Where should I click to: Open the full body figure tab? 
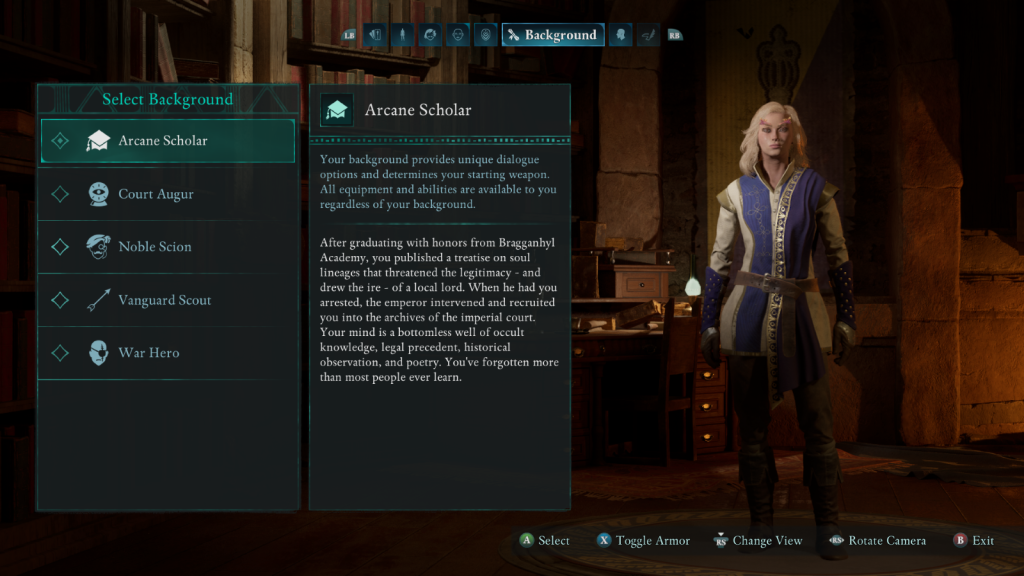click(402, 35)
